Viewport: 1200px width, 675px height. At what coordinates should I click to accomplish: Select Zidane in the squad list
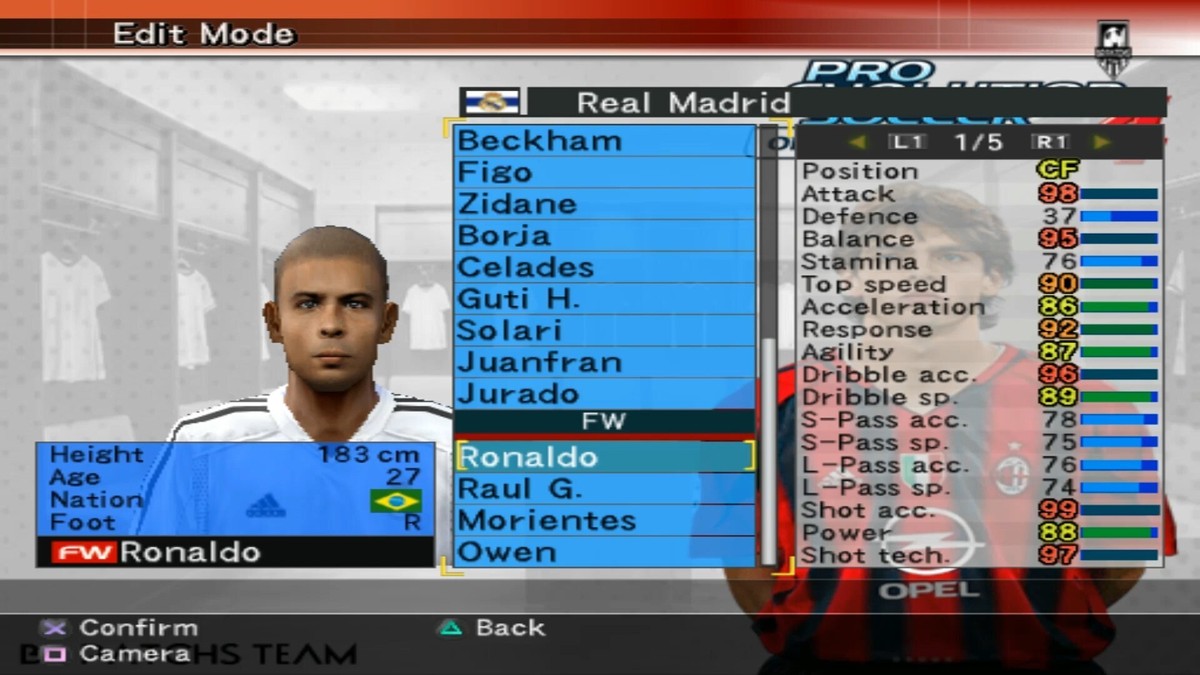[604, 204]
